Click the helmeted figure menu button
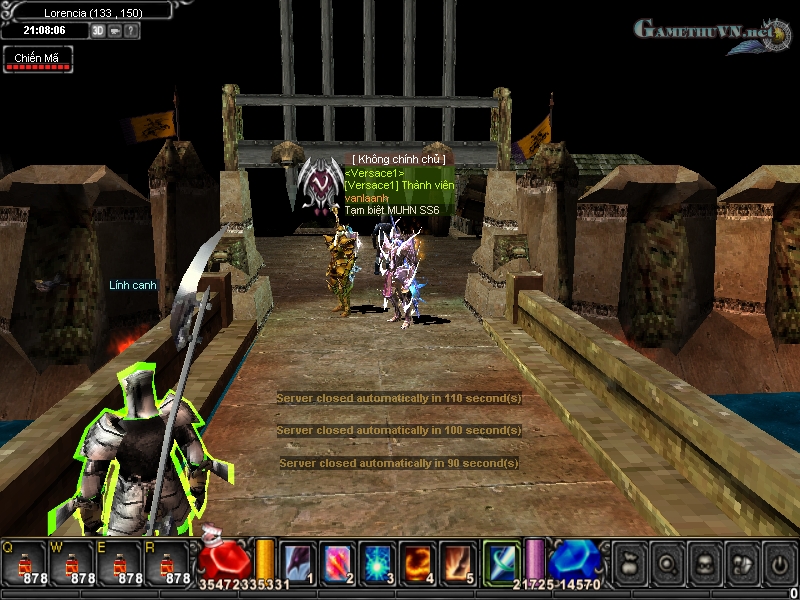 click(x=740, y=563)
